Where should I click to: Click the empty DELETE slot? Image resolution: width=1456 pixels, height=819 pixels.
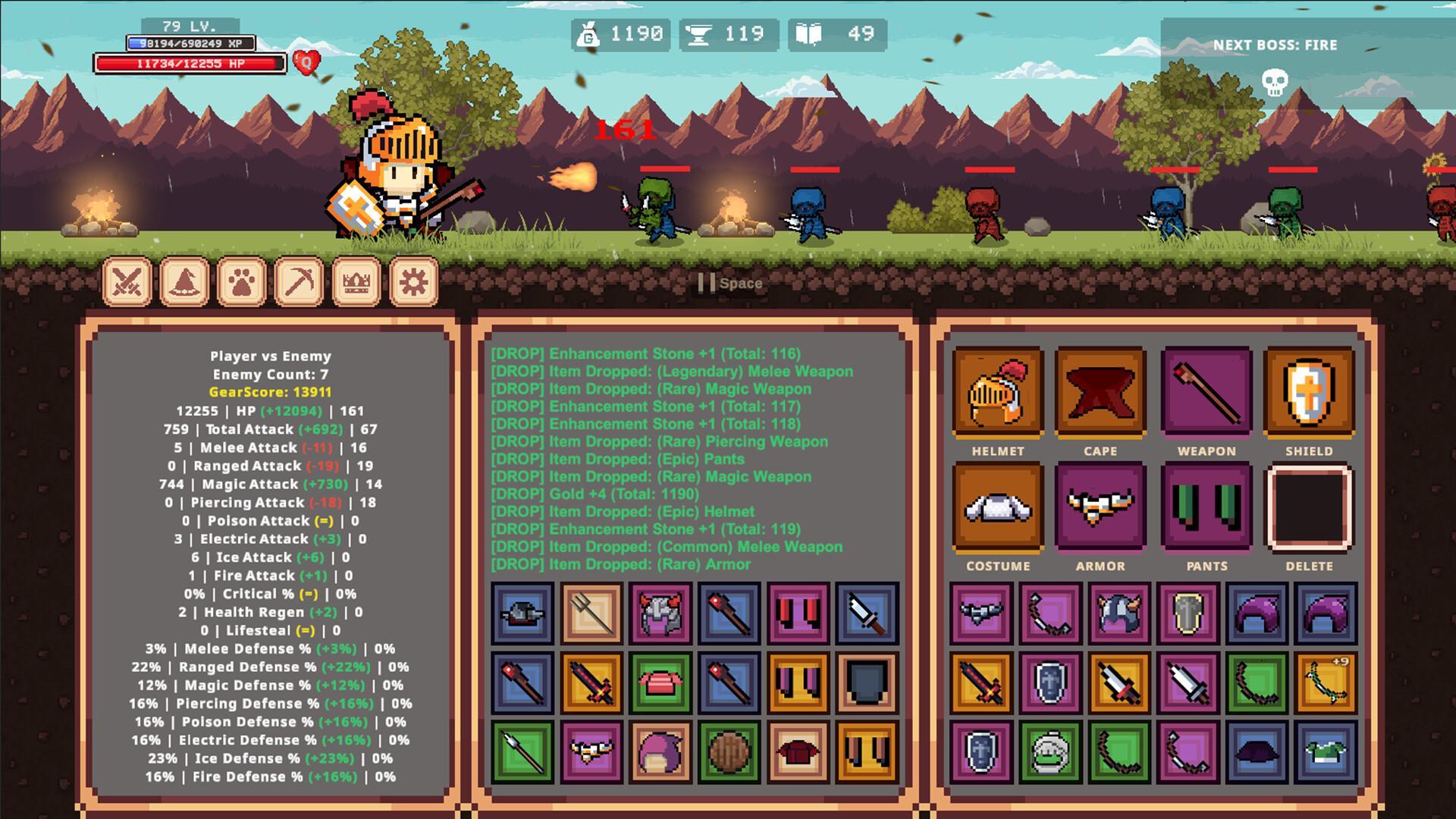[x=1310, y=507]
